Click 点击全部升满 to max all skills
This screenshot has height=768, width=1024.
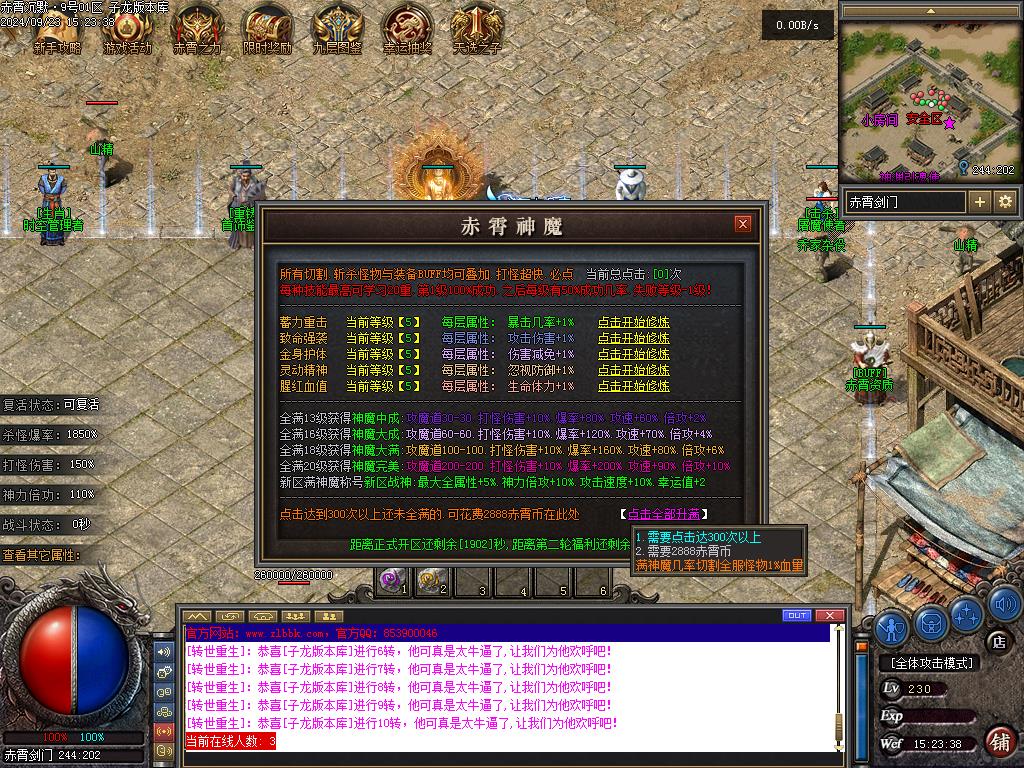pos(664,514)
